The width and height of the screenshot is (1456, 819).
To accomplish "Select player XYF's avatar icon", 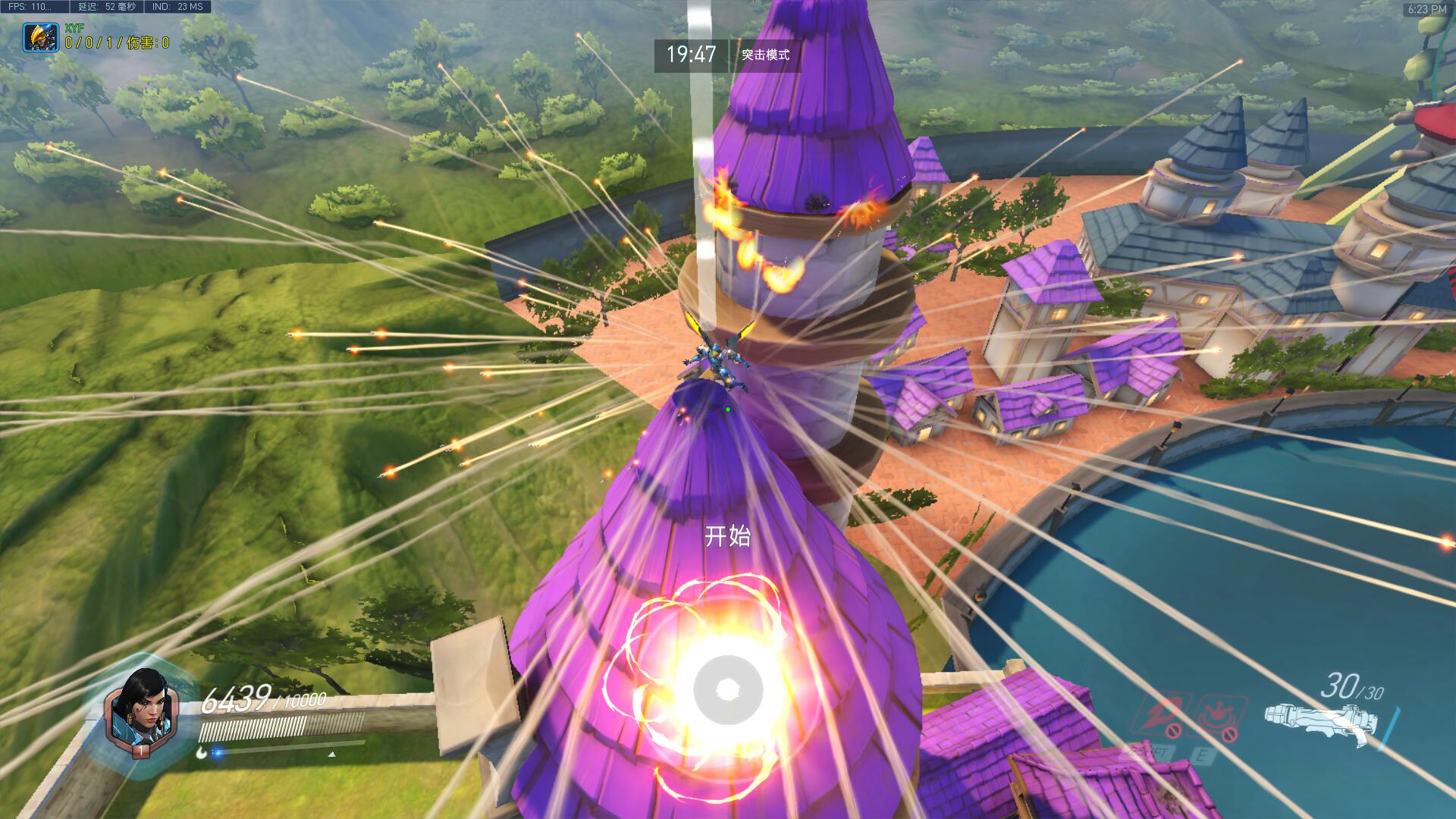I will pyautogui.click(x=36, y=36).
